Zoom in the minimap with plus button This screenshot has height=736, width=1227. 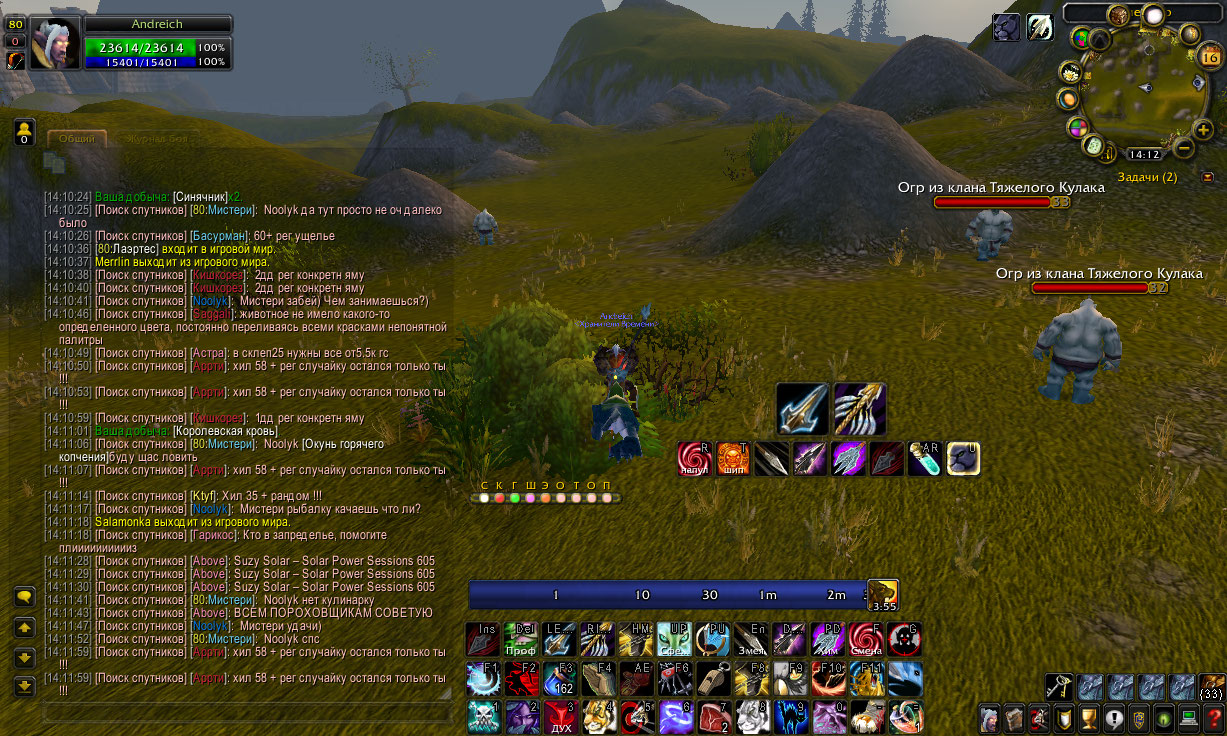point(1203,130)
